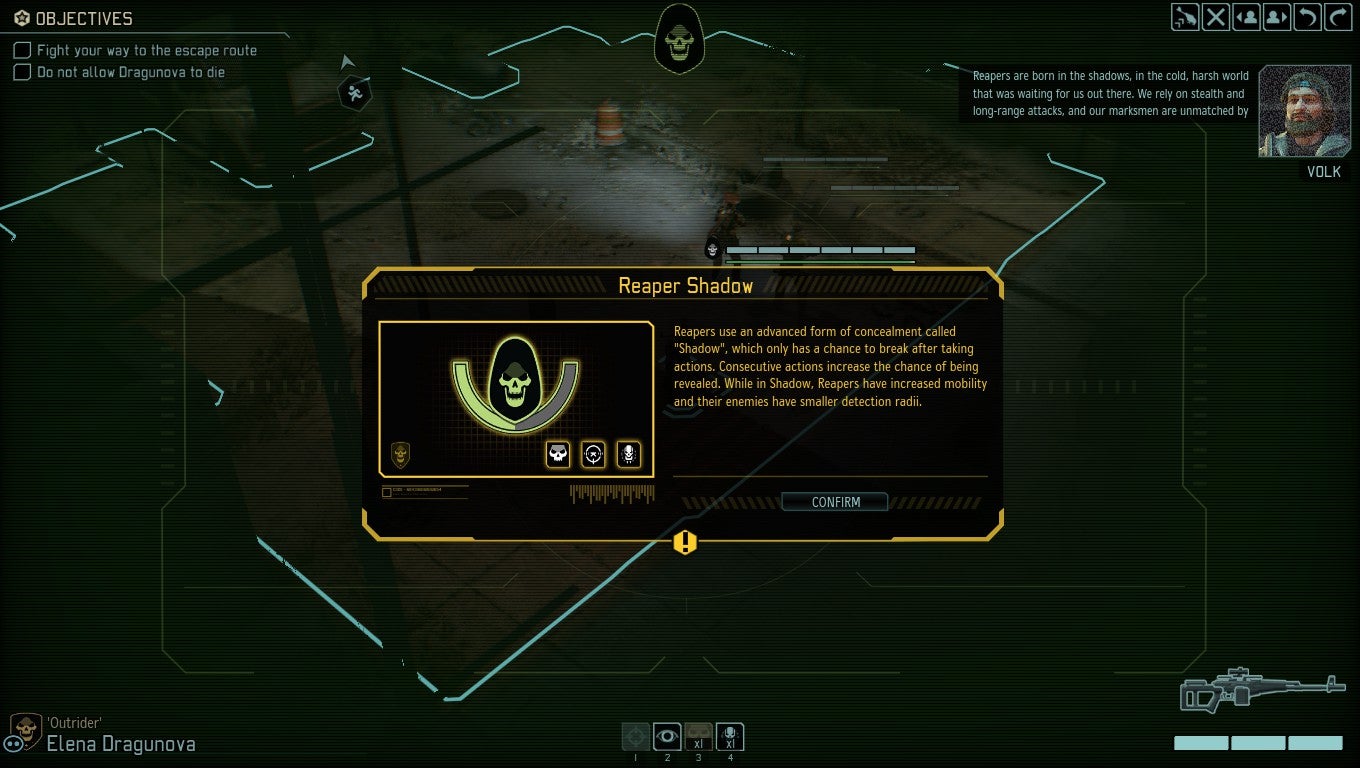Click the crosshair targeting icon in the popup

591,454
